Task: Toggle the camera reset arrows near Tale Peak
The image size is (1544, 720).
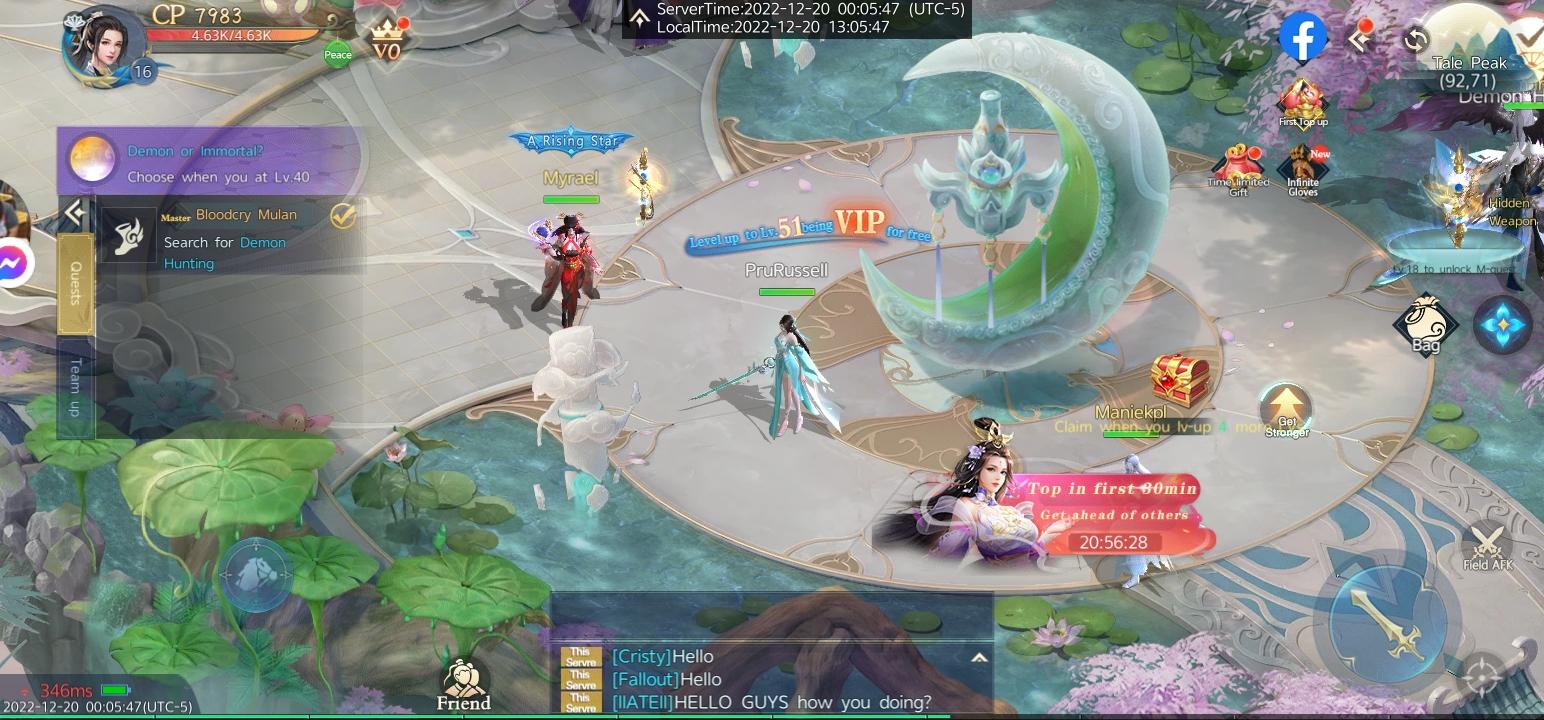Action: [x=1416, y=40]
